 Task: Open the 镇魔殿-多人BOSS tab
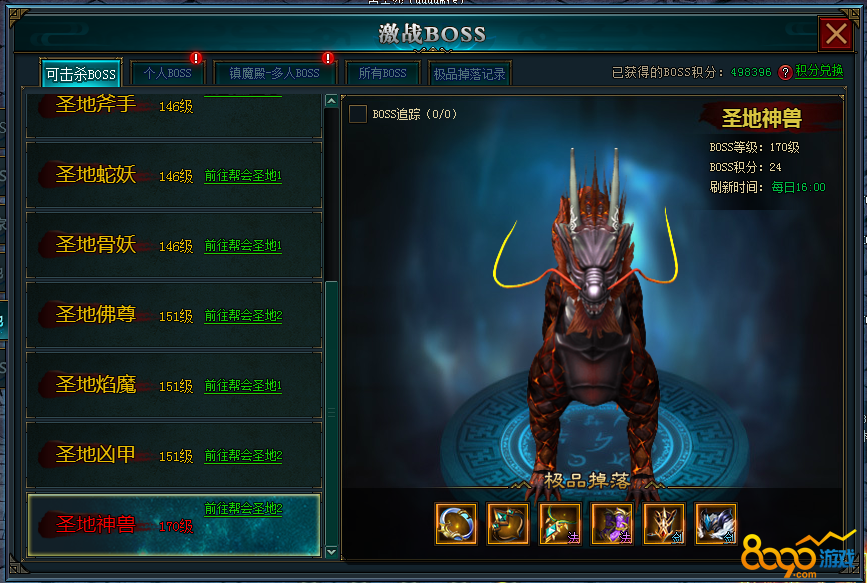click(274, 73)
